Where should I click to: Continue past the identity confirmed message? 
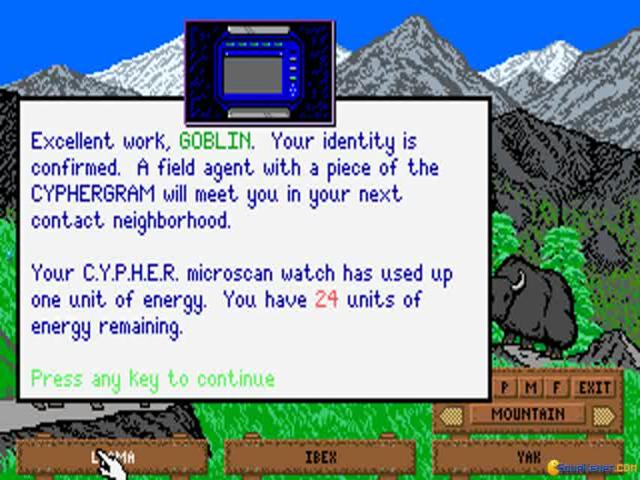point(152,379)
